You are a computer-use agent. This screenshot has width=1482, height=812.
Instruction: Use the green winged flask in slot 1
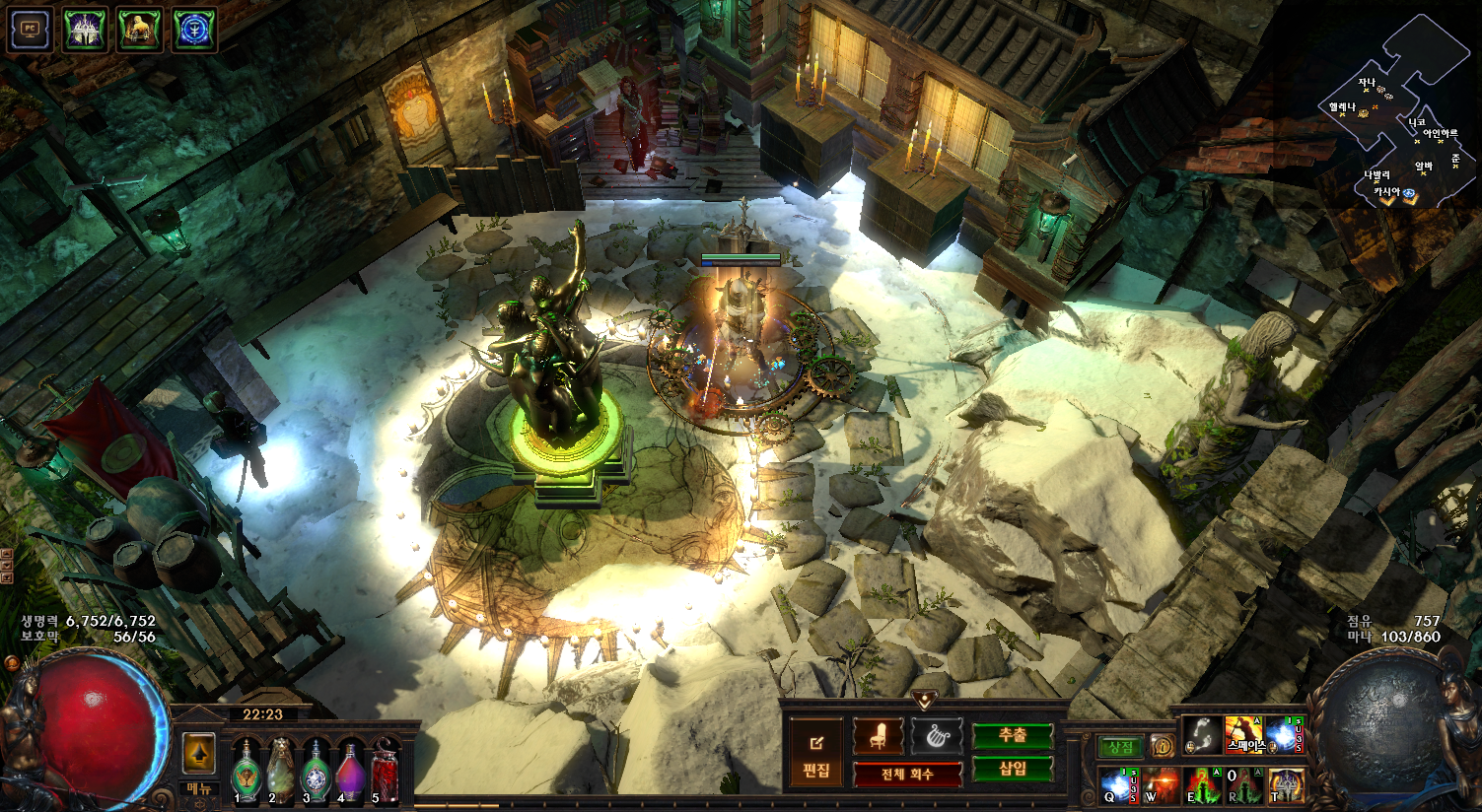coord(246,770)
